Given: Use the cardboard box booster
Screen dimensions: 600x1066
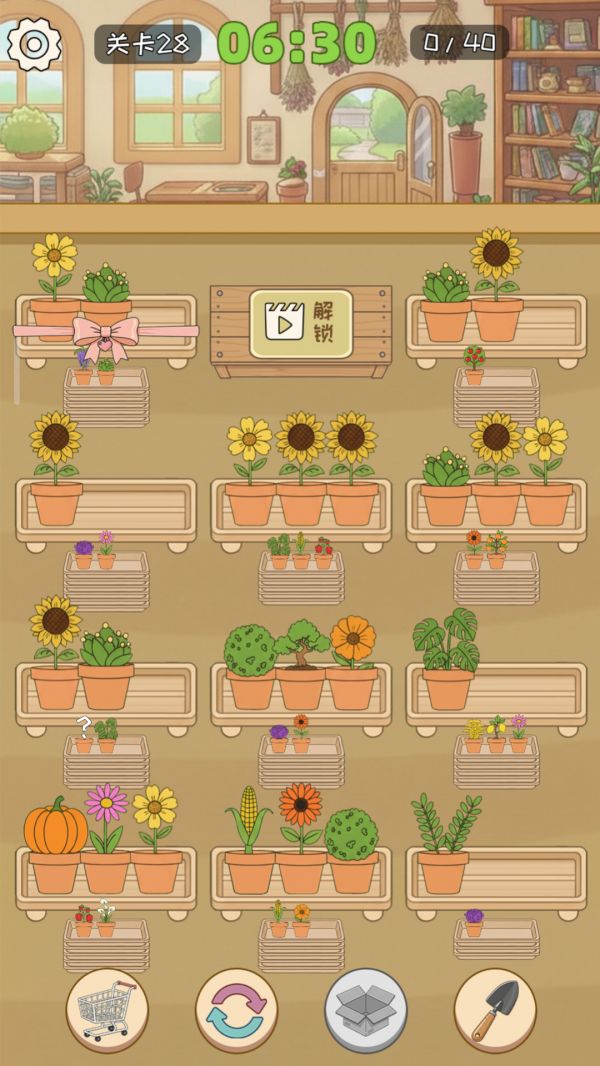Looking at the screenshot, I should (x=365, y=1010).
